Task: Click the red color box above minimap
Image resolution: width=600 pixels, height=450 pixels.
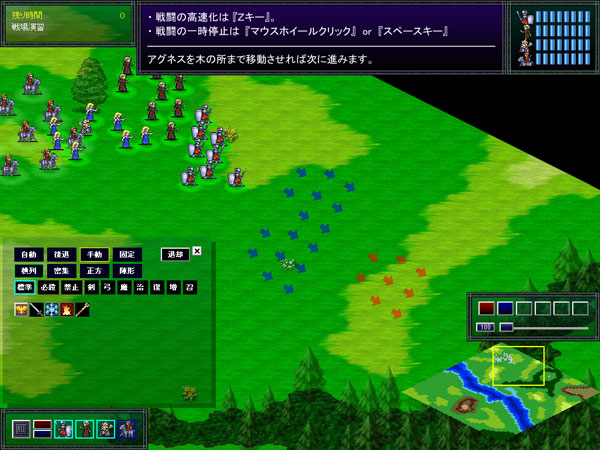Action: [487, 308]
